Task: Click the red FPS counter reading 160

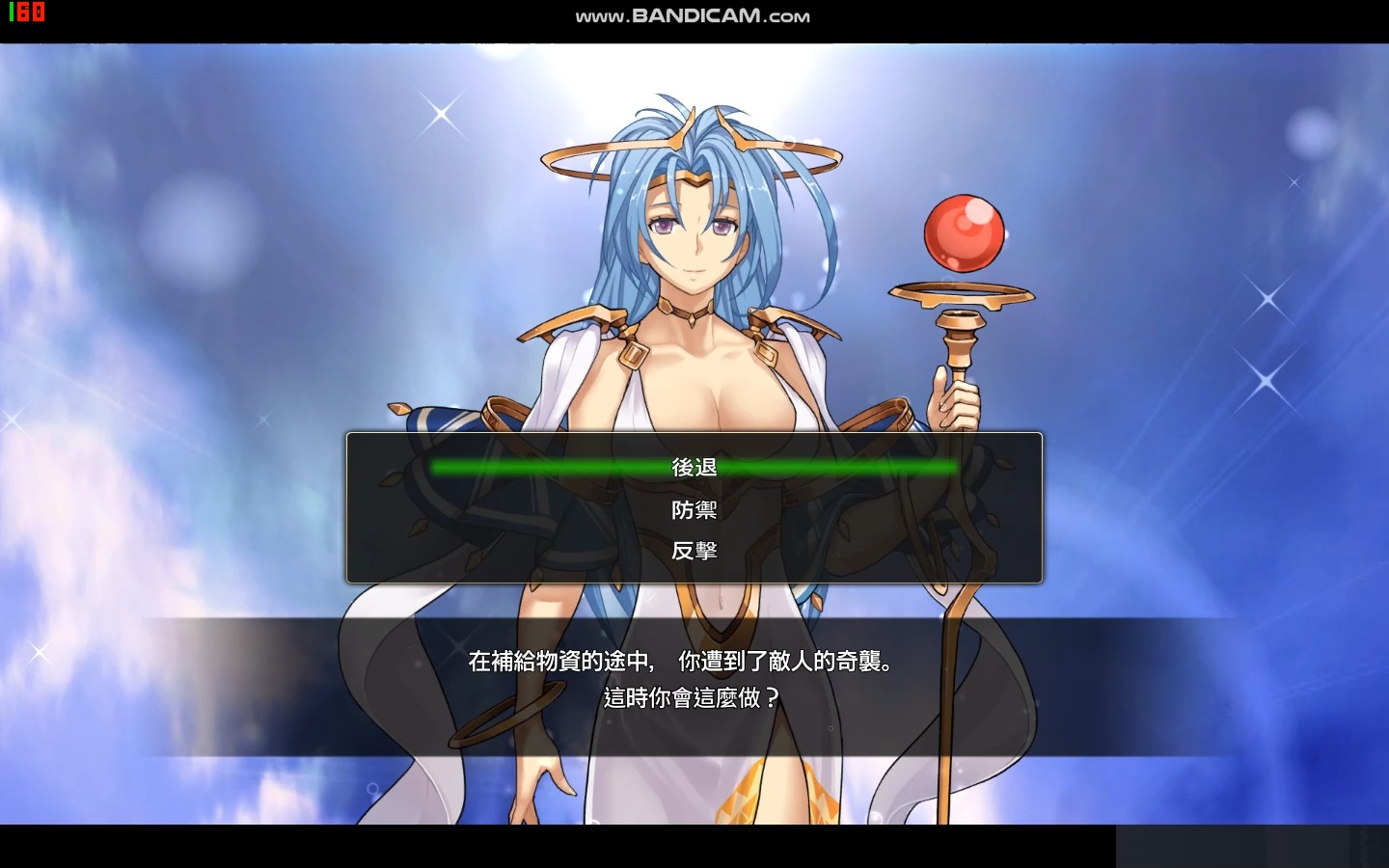Action: coord(25,14)
